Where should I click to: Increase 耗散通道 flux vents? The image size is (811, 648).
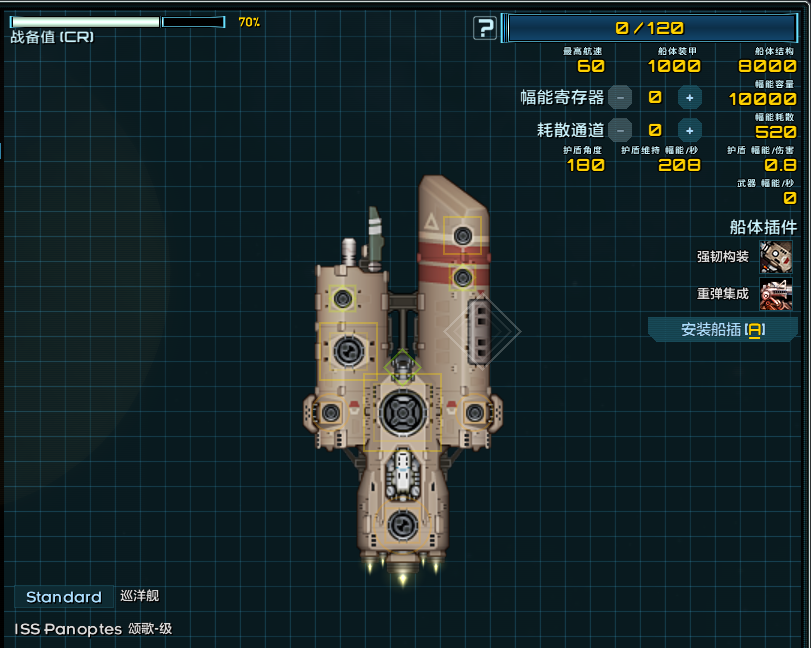pyautogui.click(x=689, y=130)
